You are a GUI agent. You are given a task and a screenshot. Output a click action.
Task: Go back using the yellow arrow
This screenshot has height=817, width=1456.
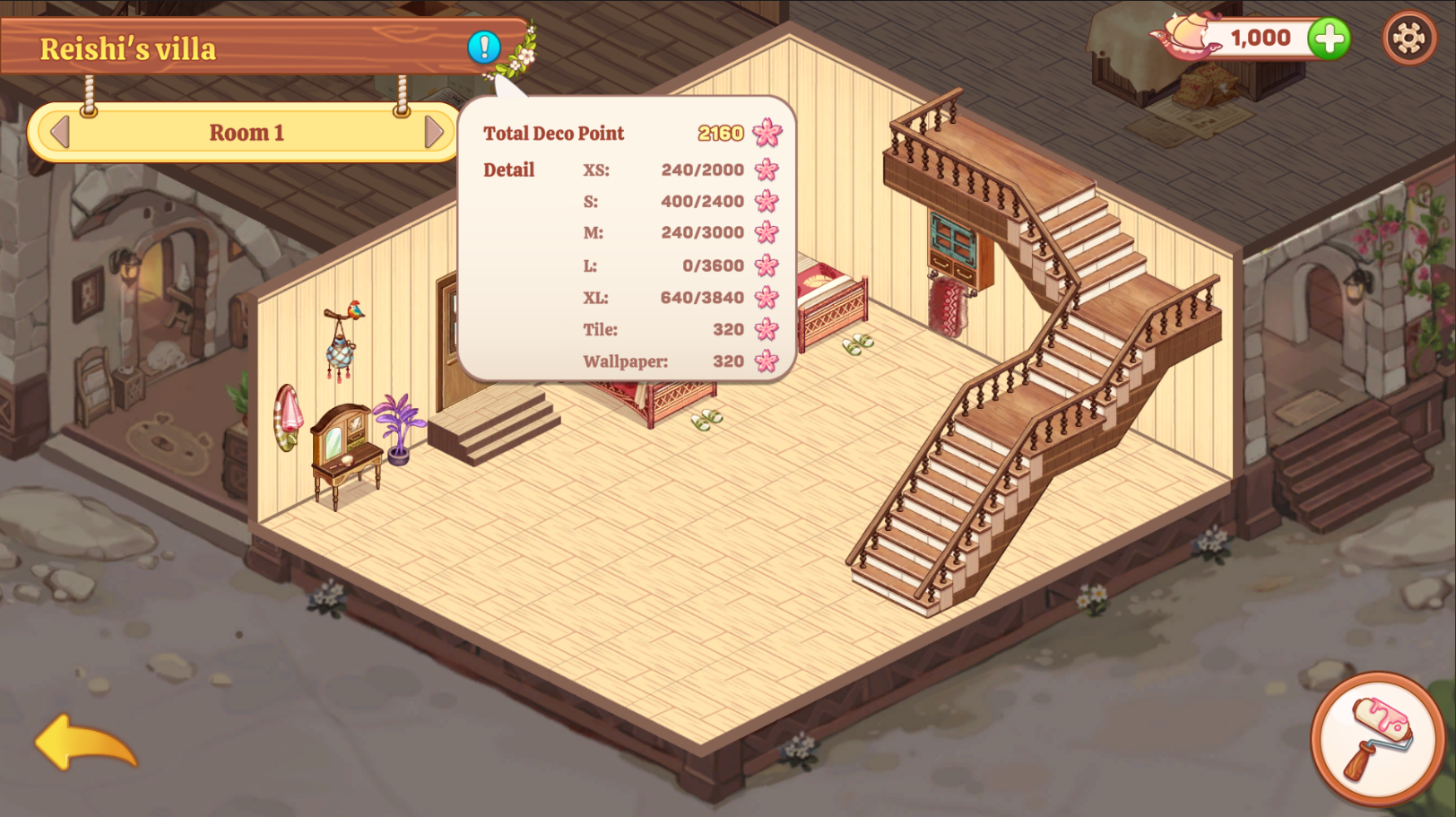coord(86,743)
